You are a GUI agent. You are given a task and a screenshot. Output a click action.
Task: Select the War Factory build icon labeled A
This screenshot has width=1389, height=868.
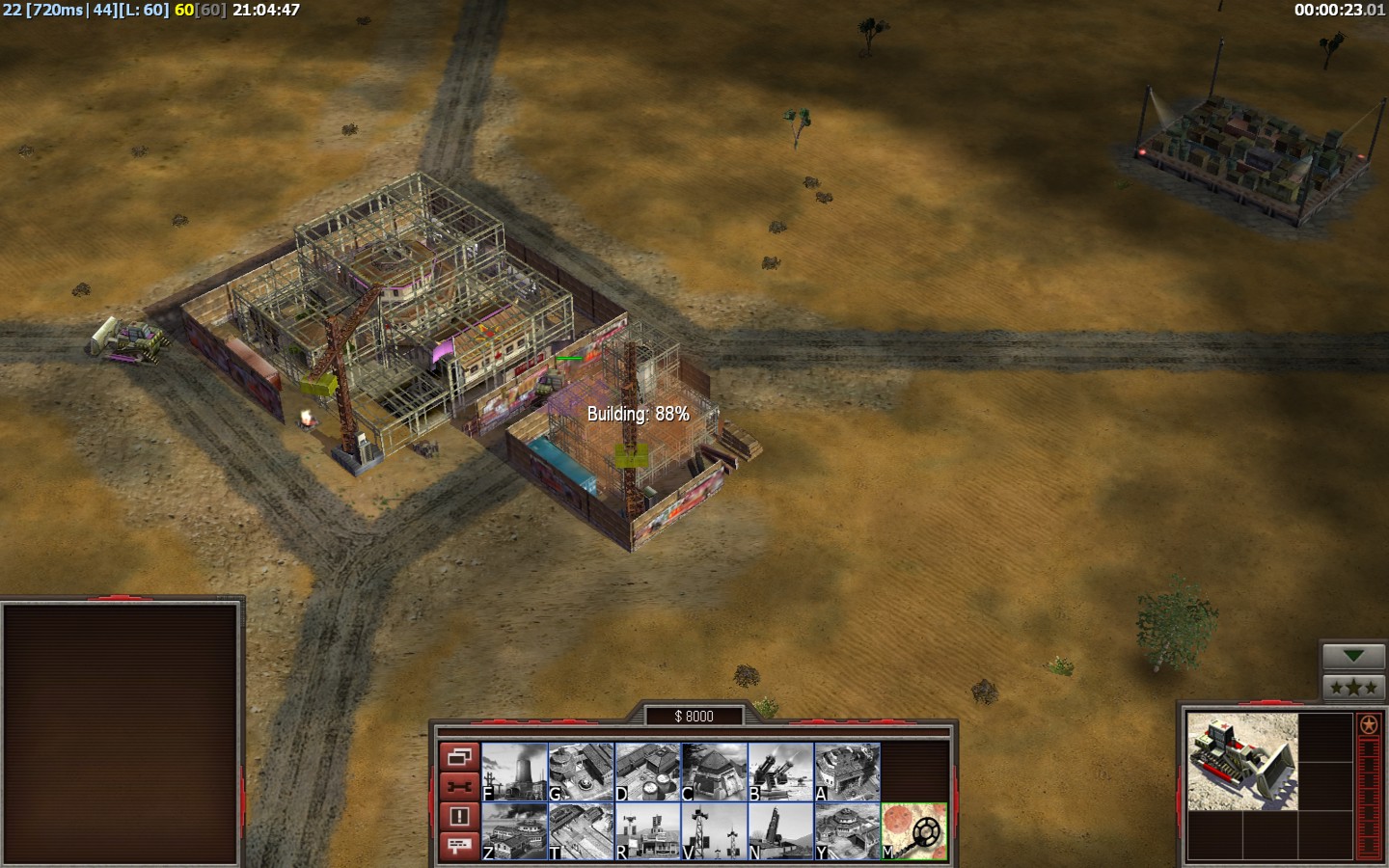pos(847,772)
